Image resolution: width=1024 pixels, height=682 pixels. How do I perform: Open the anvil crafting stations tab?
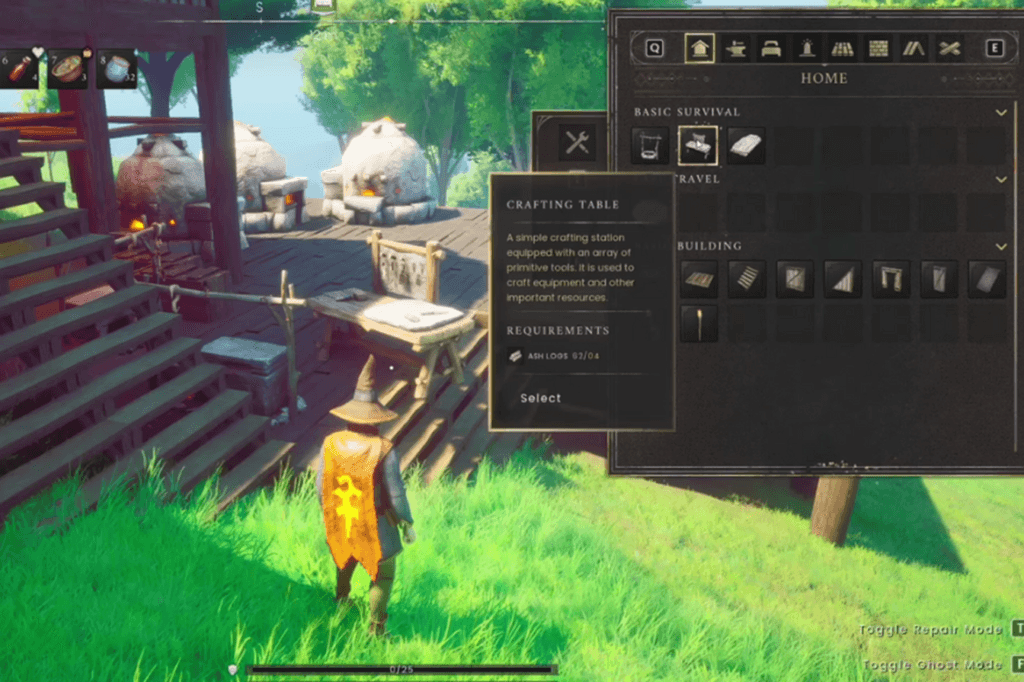click(x=736, y=48)
